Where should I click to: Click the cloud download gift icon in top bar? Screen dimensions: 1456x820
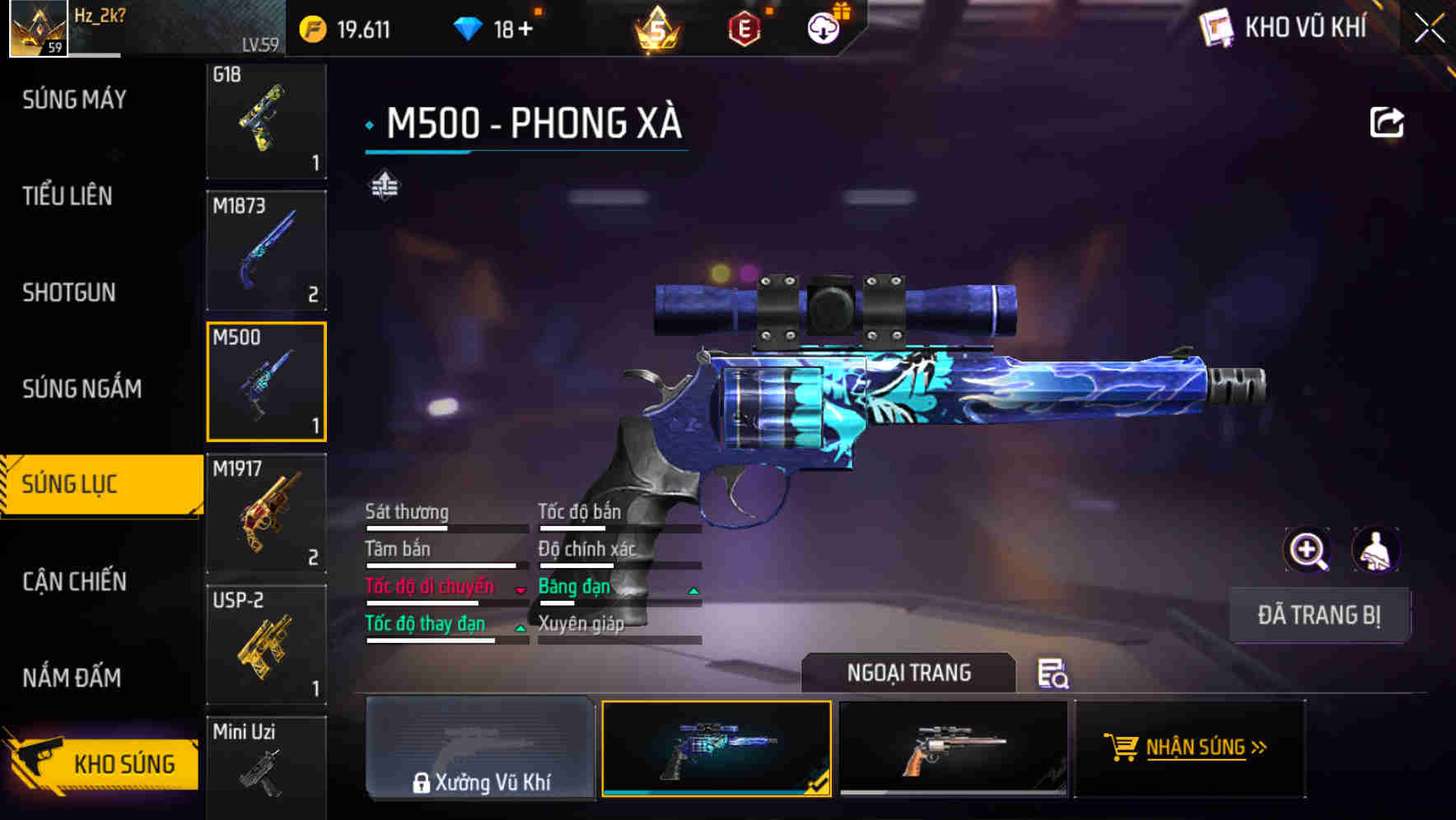822,27
